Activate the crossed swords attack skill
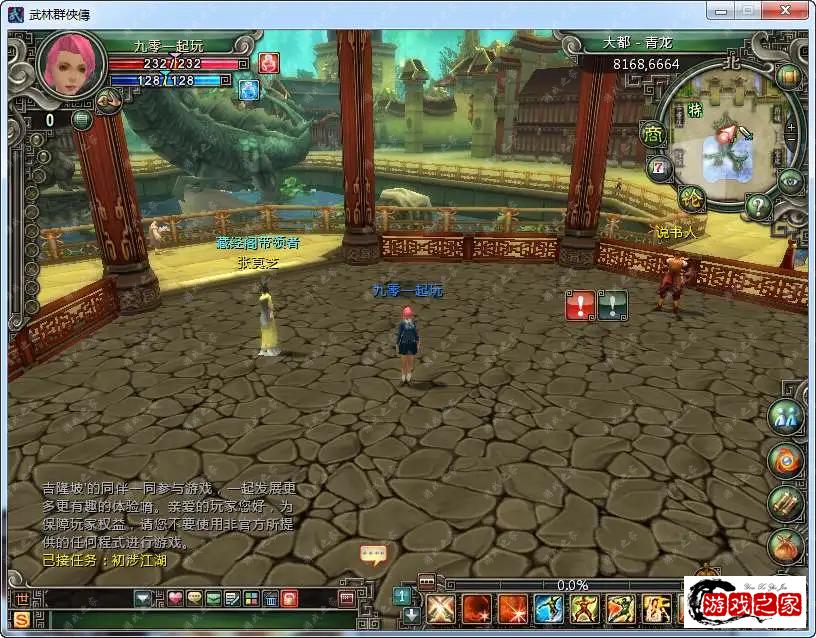The width and height of the screenshot is (816, 638). click(440, 608)
